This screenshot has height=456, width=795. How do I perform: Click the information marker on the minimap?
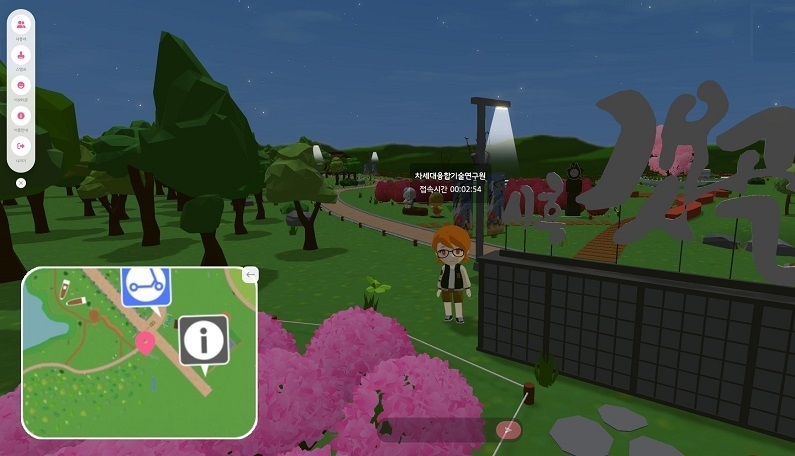204,341
